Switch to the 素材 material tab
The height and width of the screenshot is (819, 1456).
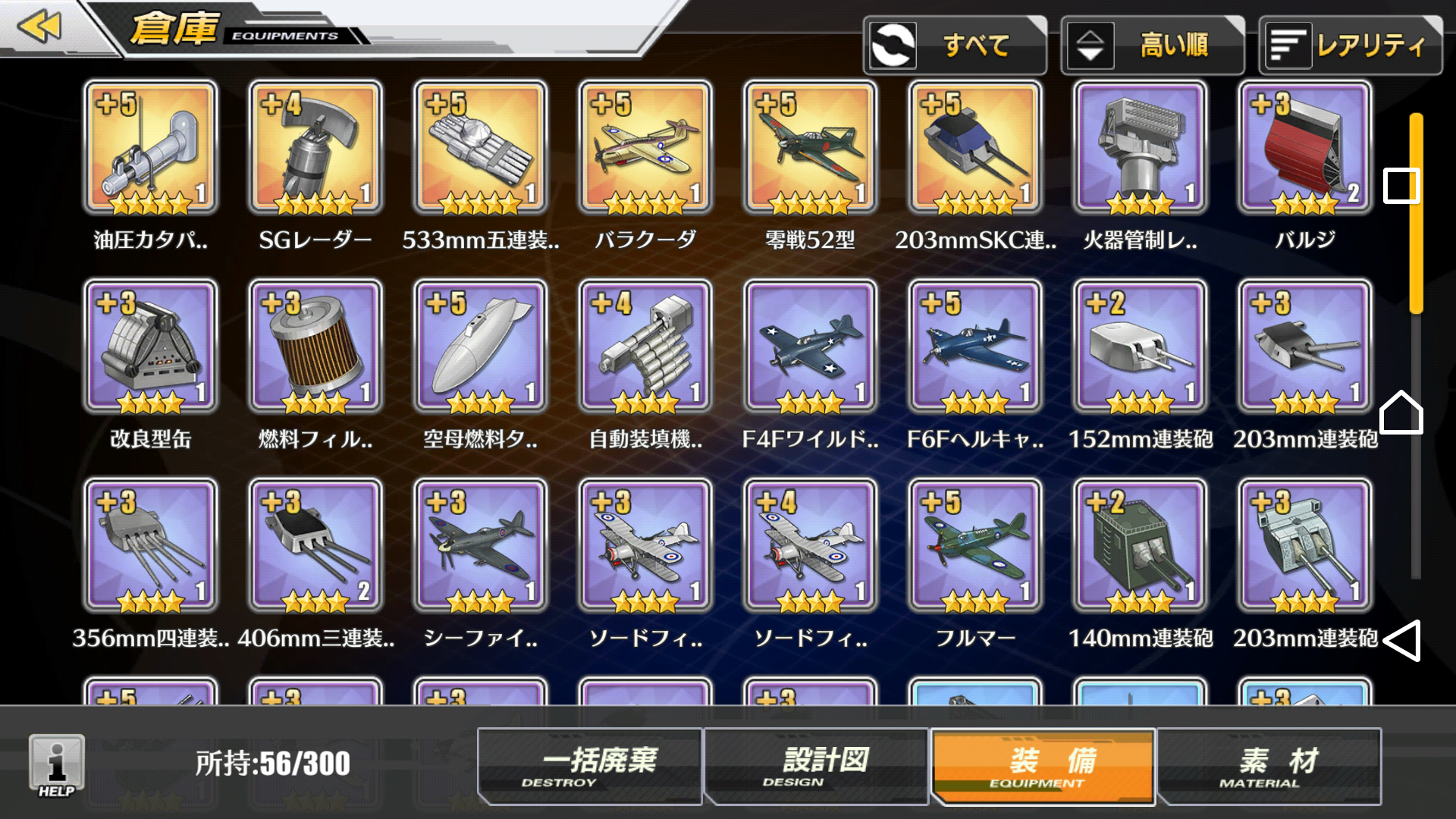point(1269,766)
